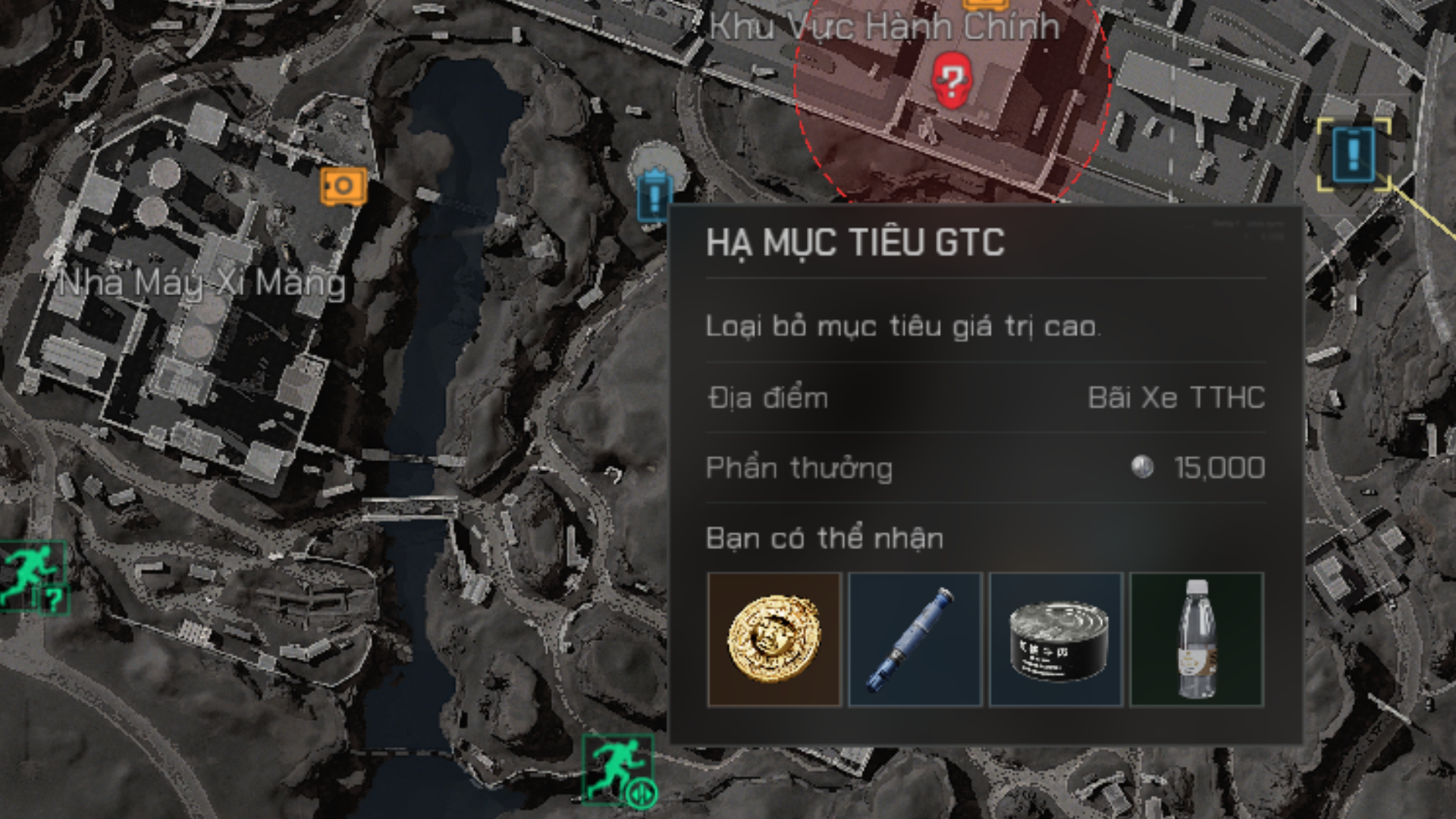This screenshot has height=819, width=1456.
Task: Select the red high-value target marker
Action: (949, 80)
